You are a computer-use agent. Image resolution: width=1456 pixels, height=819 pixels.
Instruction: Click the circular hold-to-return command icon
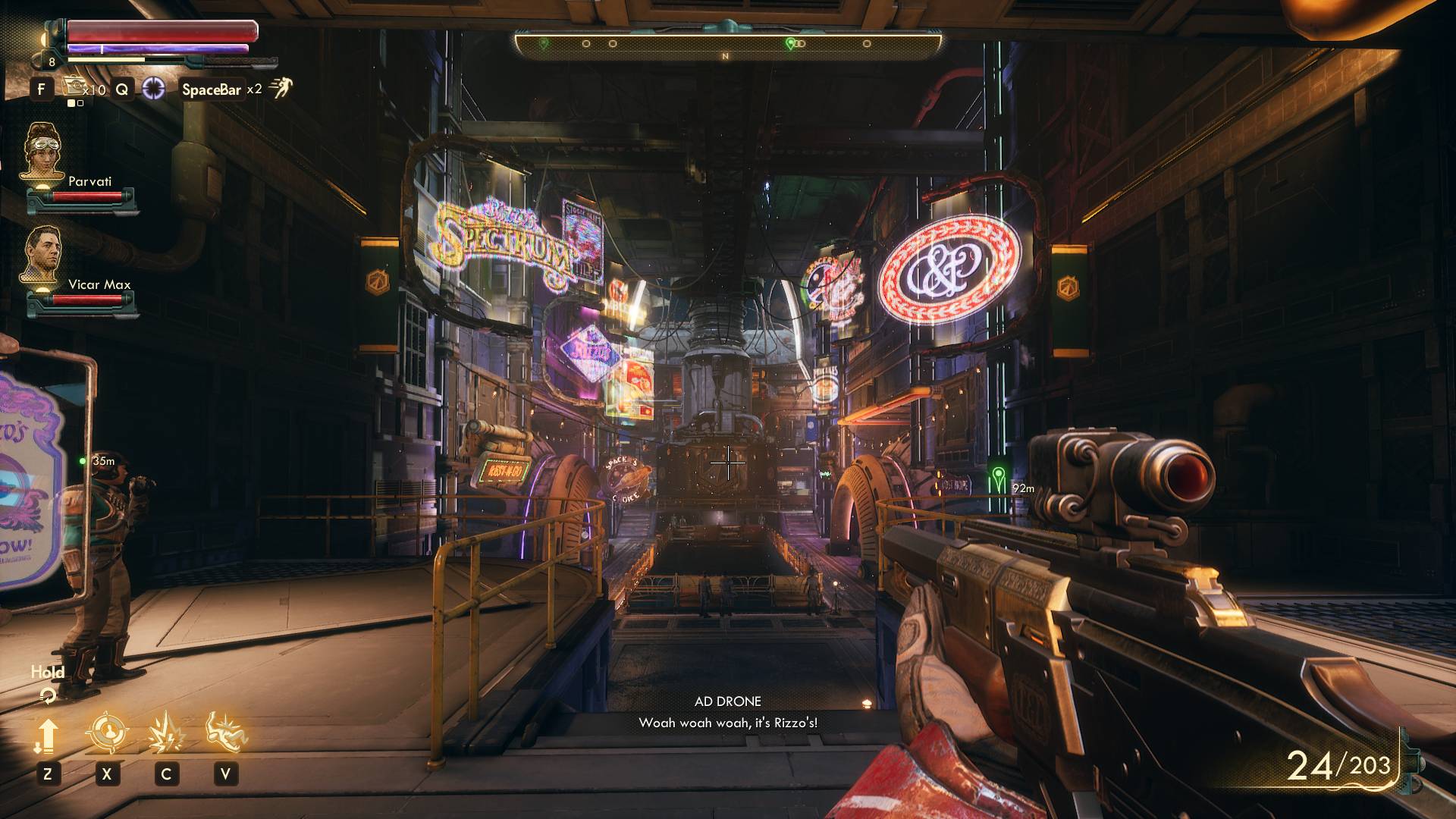click(x=48, y=695)
